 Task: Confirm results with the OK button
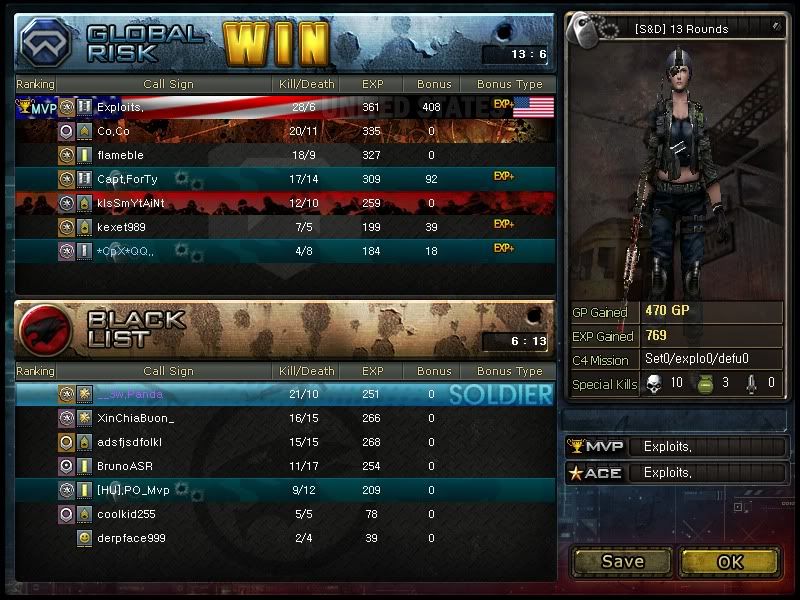tap(729, 561)
